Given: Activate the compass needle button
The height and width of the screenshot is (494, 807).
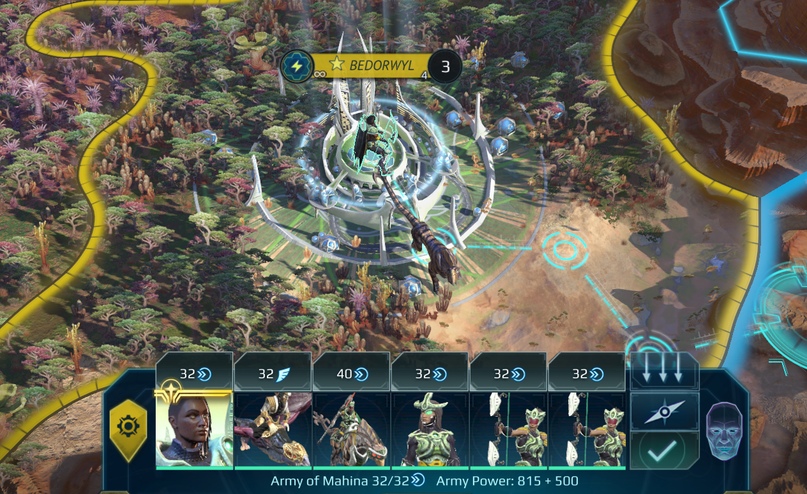Looking at the screenshot, I should click(x=664, y=411).
